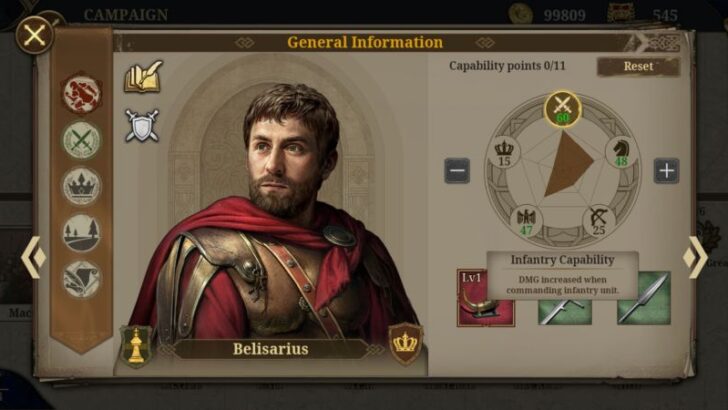The width and height of the screenshot is (728, 410).
Task: Switch to the trees landscape side tab
Action: [82, 232]
